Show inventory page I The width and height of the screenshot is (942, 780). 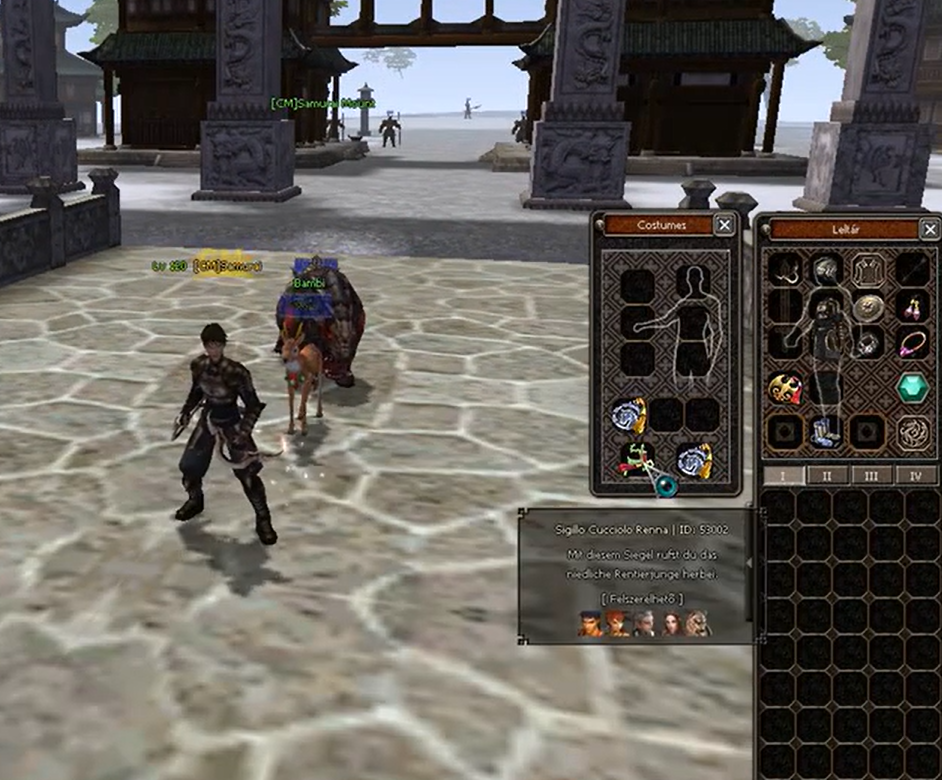[x=784, y=475]
